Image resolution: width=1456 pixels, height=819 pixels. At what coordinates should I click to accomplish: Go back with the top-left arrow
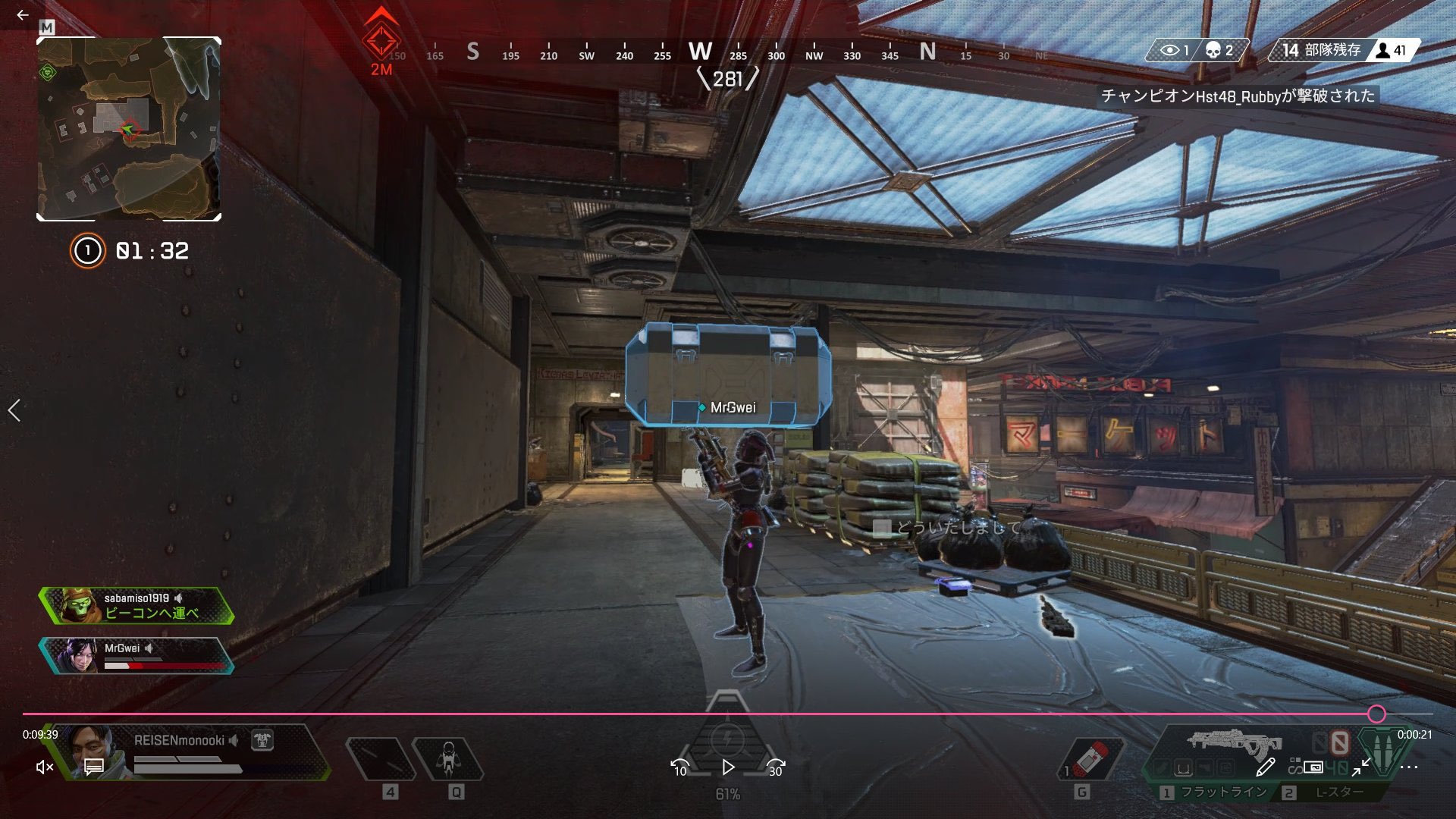coord(23,14)
